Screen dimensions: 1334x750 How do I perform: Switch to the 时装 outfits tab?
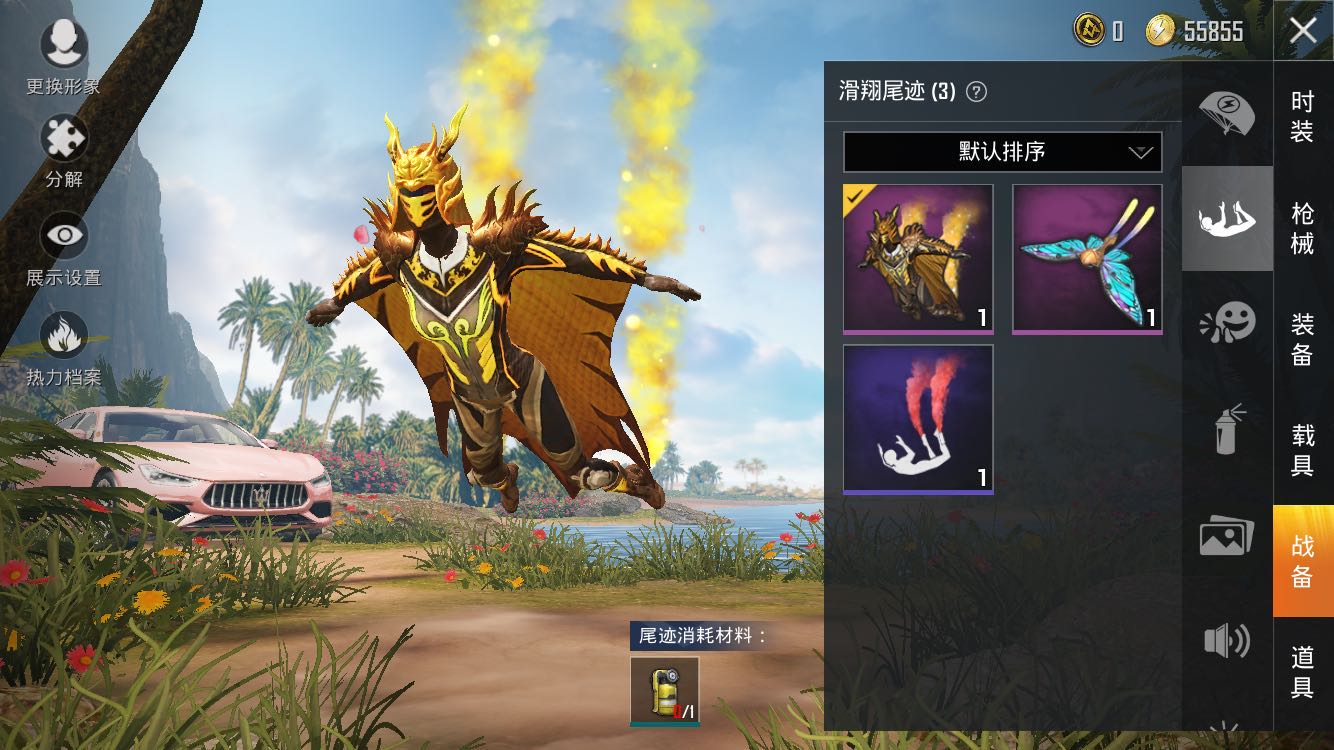click(x=1302, y=115)
